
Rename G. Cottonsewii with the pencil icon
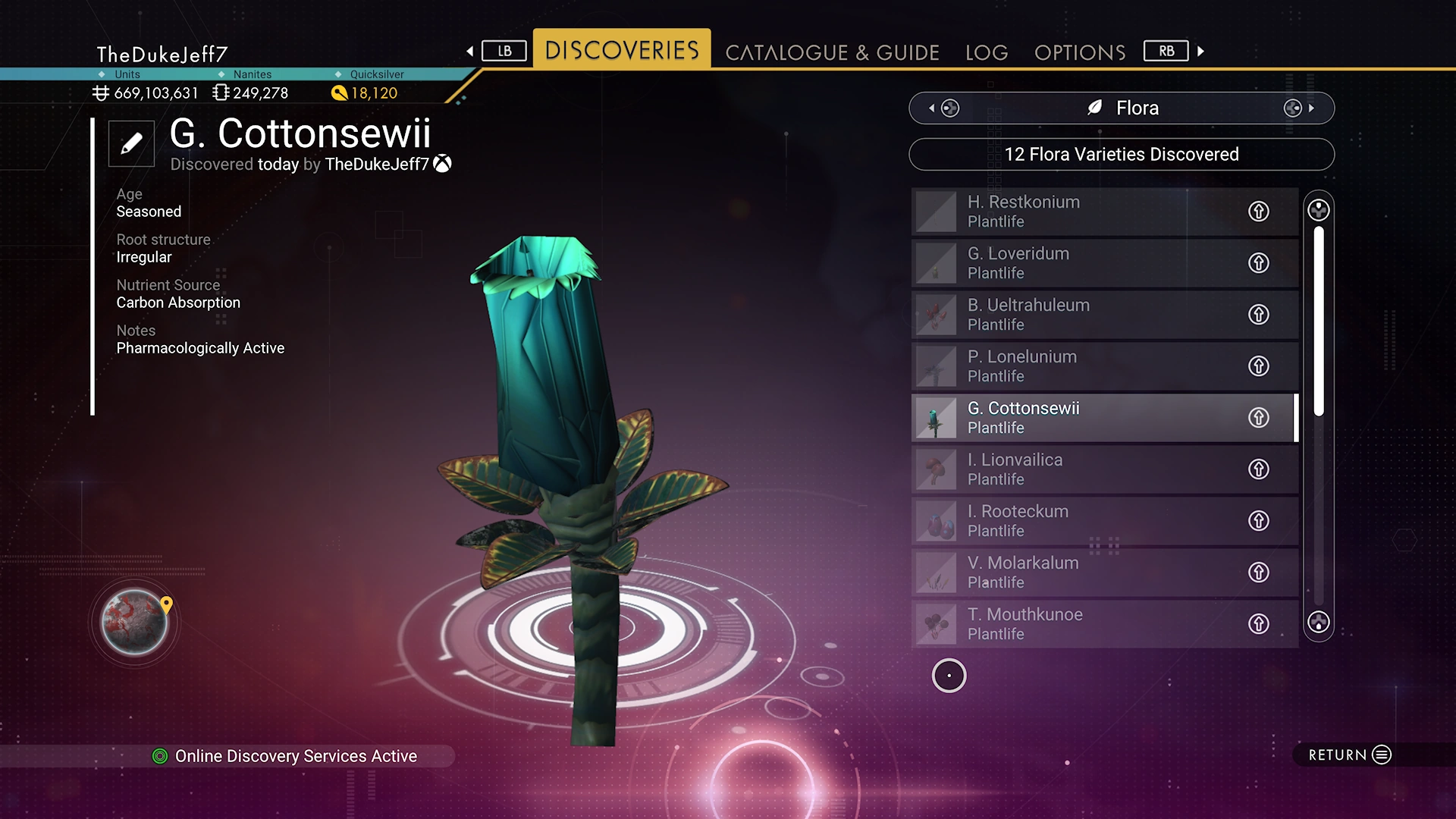coord(131,143)
